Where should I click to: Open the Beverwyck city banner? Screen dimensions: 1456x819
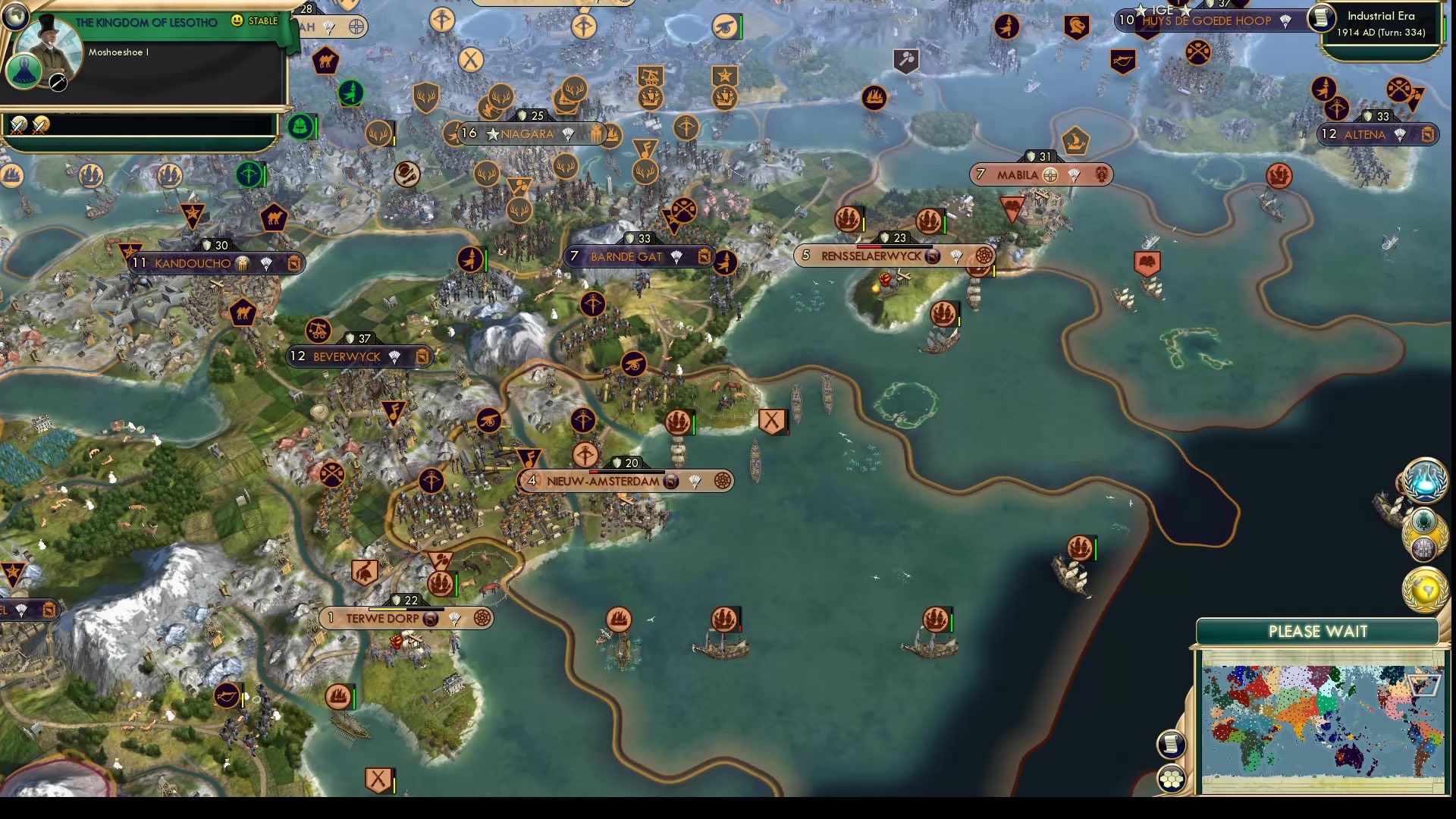(x=345, y=356)
